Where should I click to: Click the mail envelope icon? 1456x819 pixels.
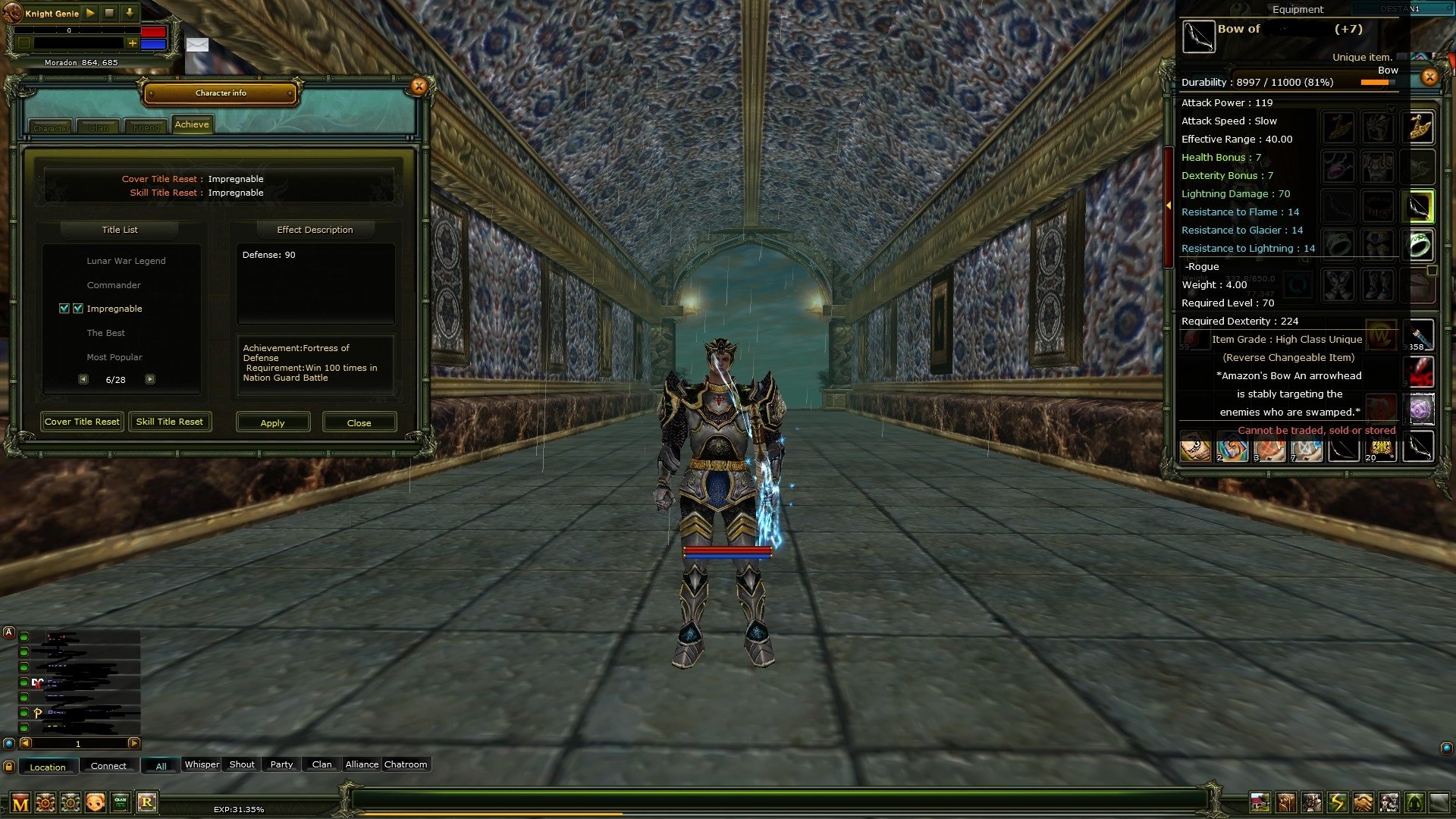pos(199,45)
